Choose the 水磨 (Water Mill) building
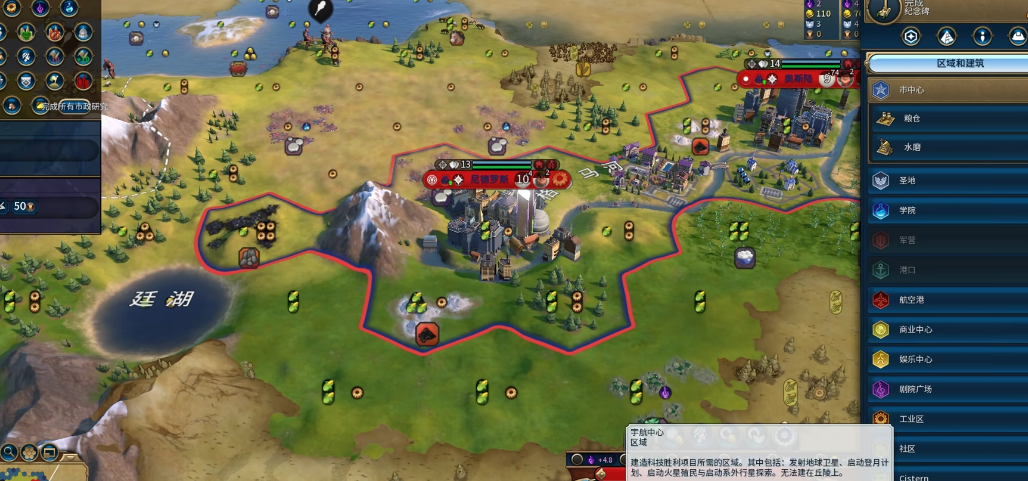The image size is (1028, 481). (x=945, y=148)
